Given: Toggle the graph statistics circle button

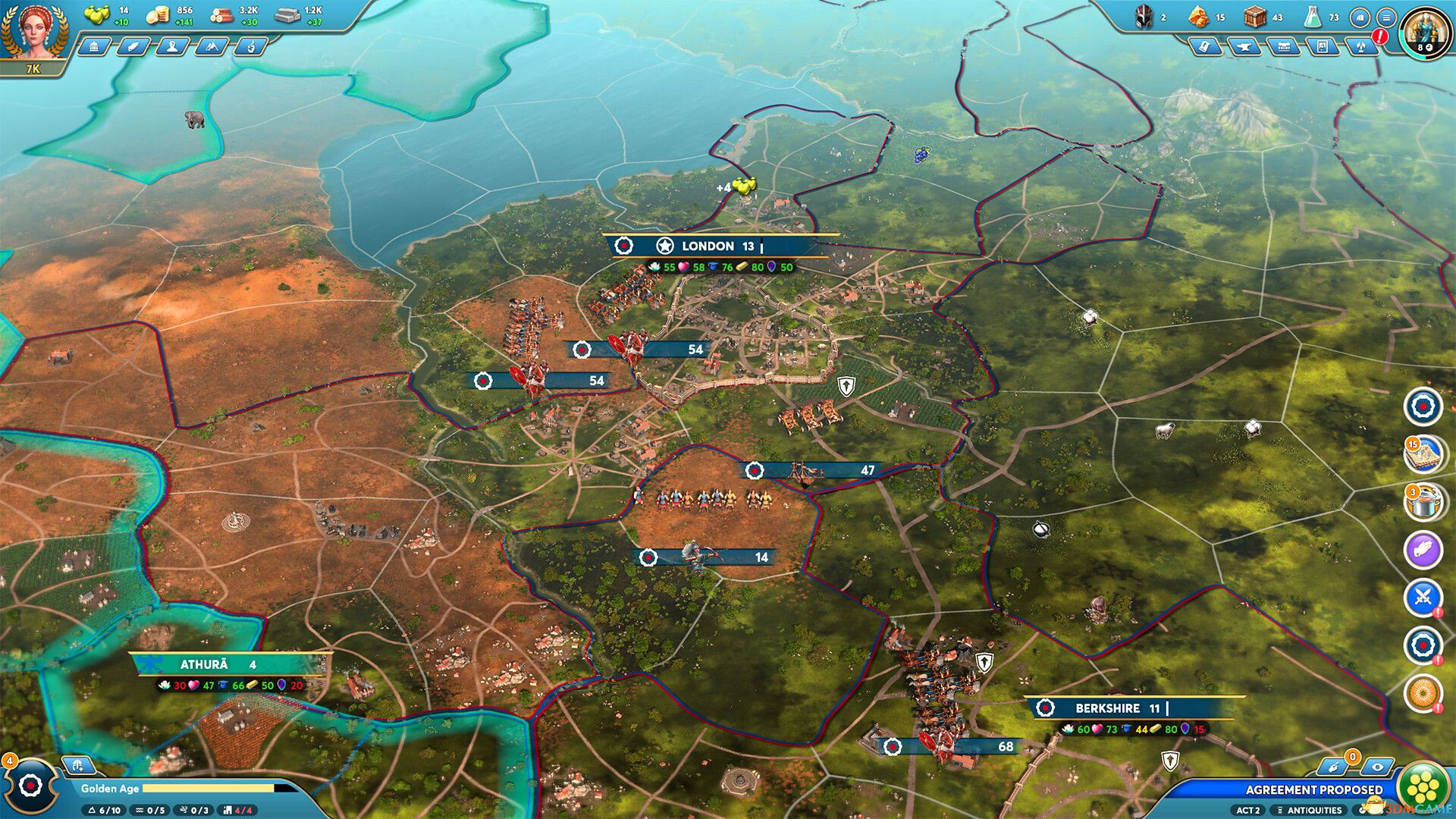Looking at the screenshot, I should coord(1360,17).
